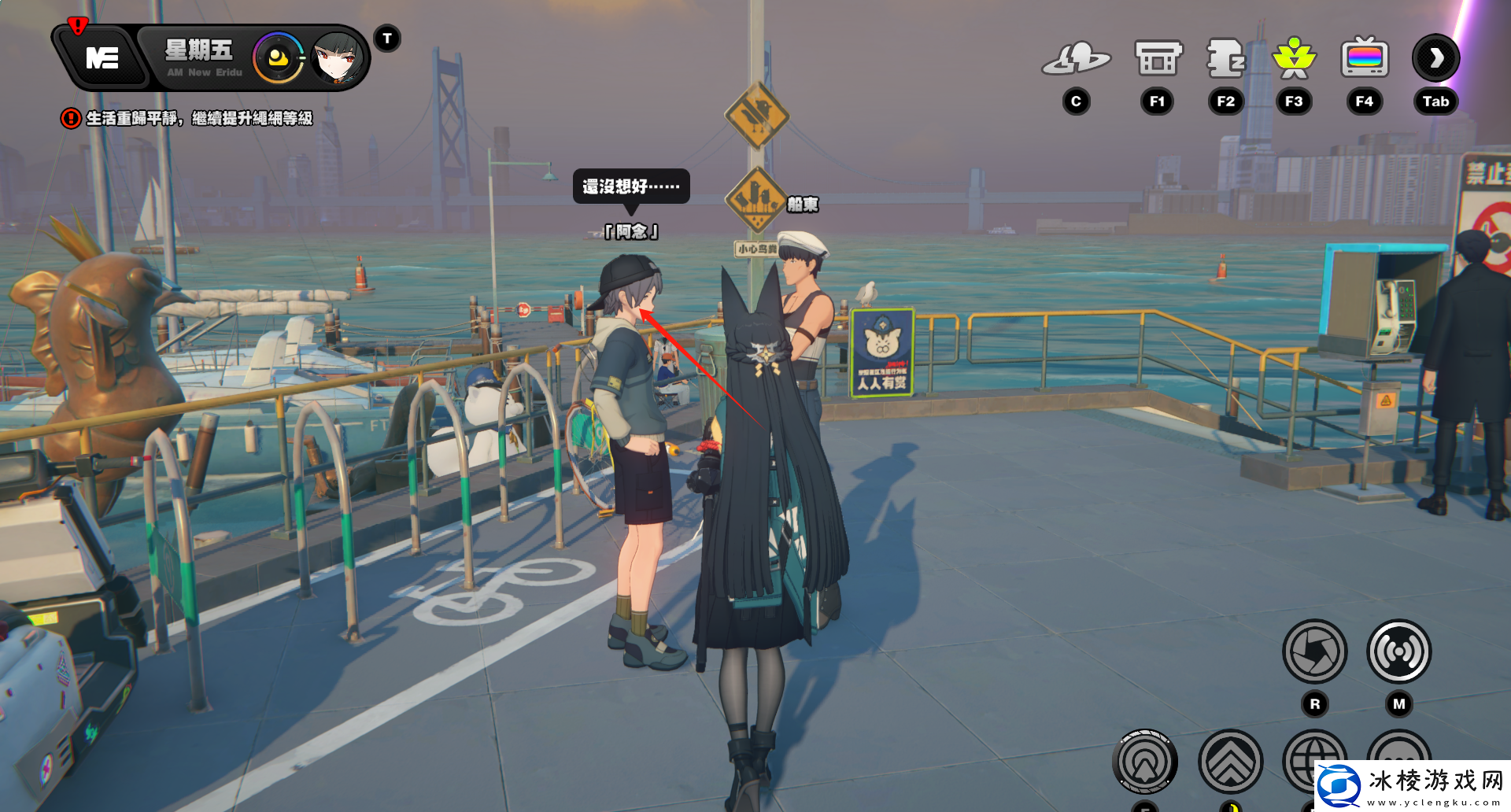
Task: Click the double-chevron up button
Action: pyautogui.click(x=1230, y=762)
